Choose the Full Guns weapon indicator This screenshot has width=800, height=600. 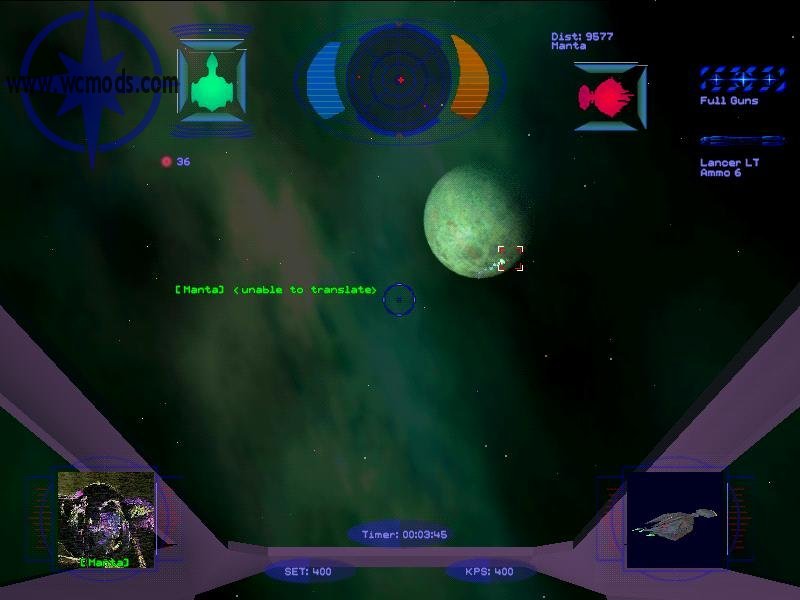[742, 79]
